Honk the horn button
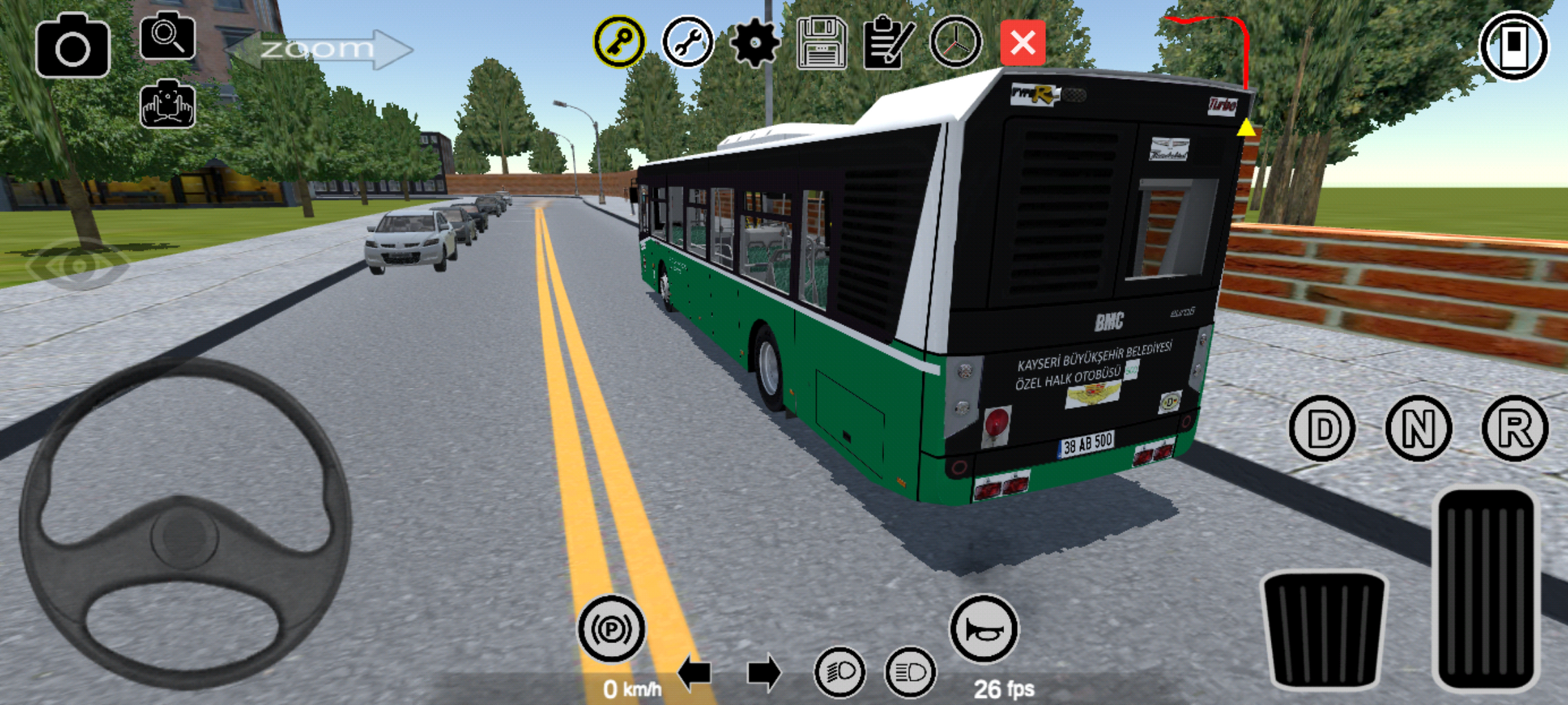The height and width of the screenshot is (705, 1568). [984, 629]
